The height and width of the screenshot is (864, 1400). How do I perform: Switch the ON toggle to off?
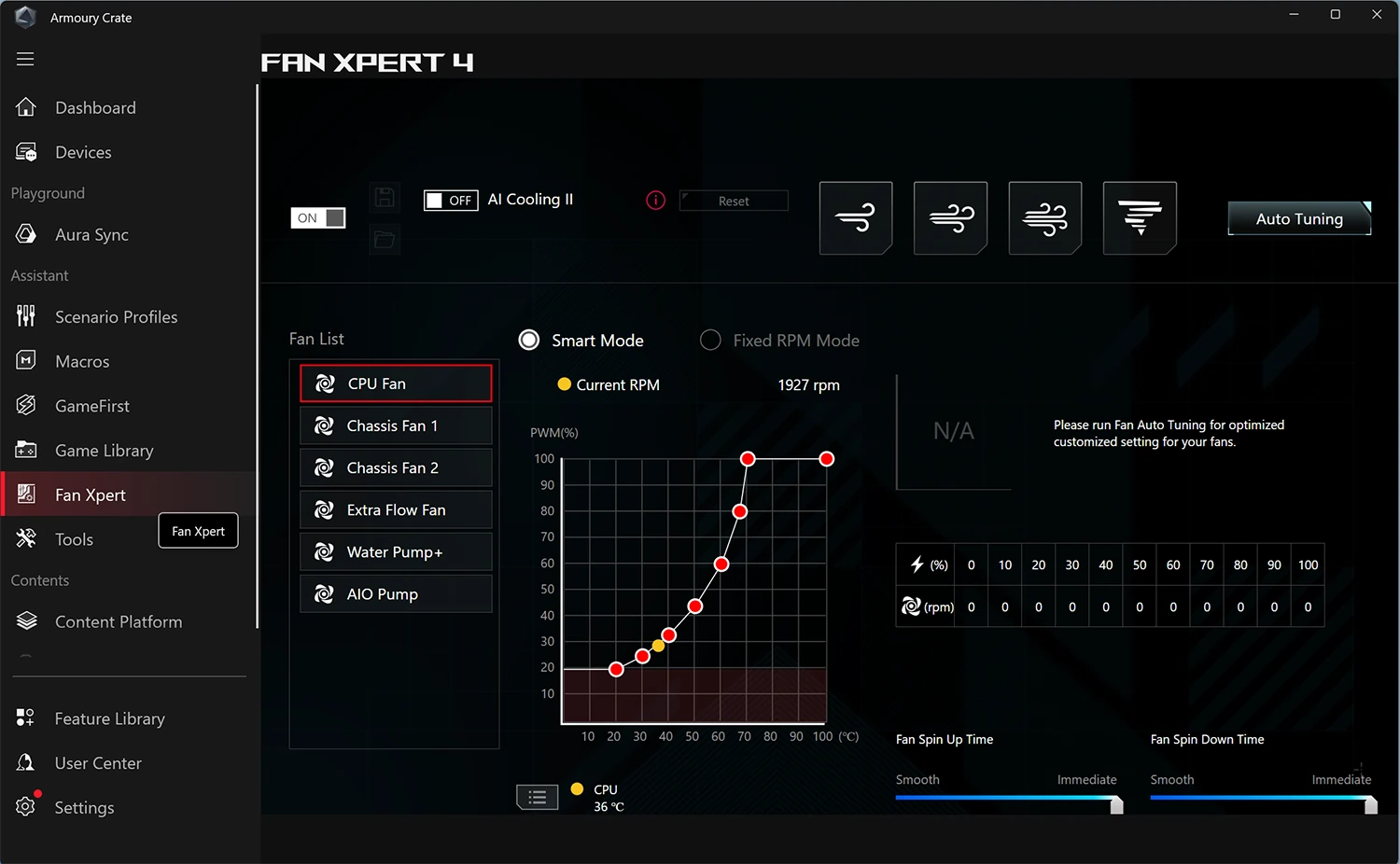tap(317, 216)
